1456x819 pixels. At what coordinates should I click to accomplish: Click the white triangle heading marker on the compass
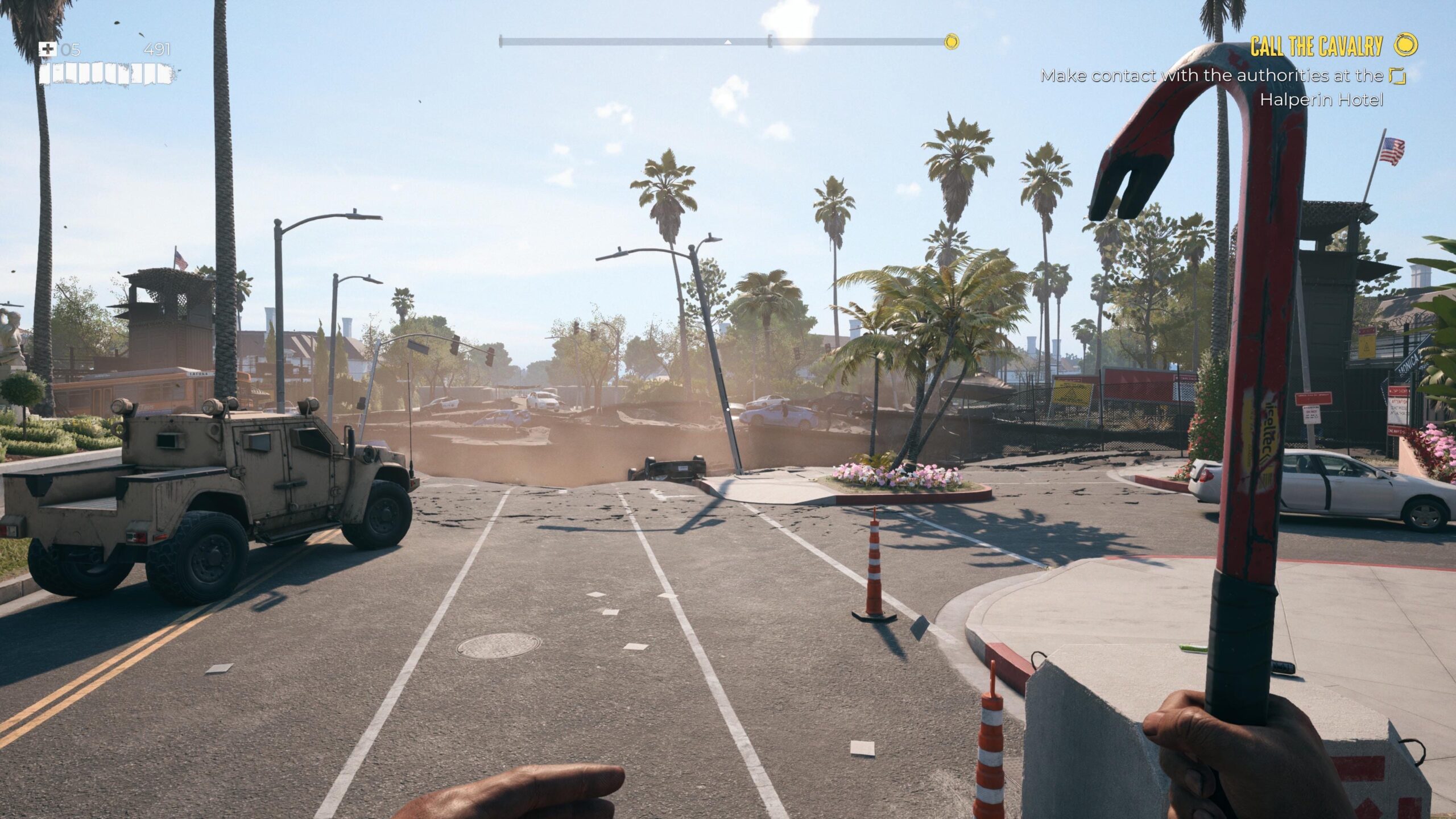click(x=727, y=42)
